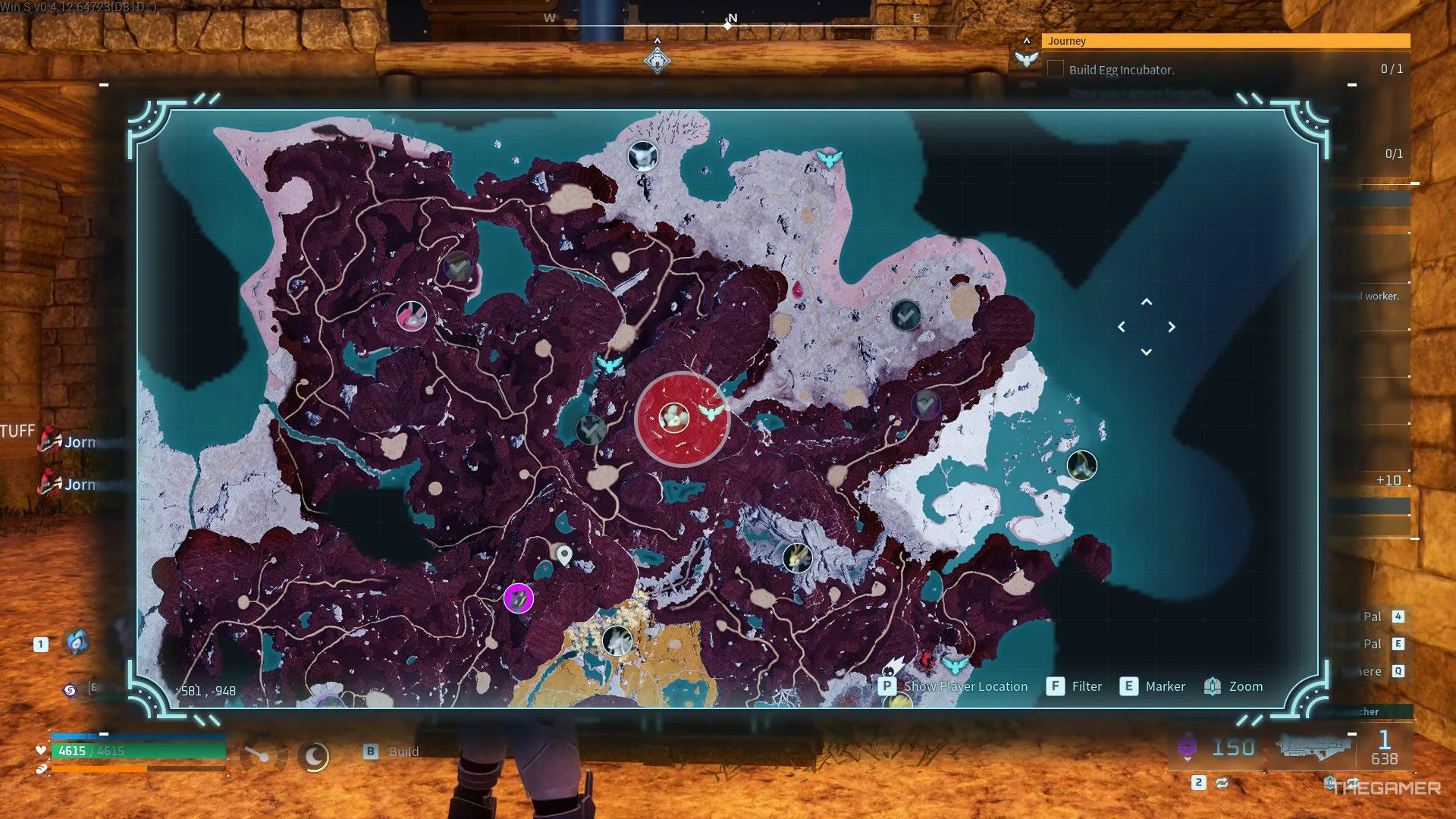The width and height of the screenshot is (1456, 819).
Task: Open the Journey objective header
Action: [x=1225, y=41]
